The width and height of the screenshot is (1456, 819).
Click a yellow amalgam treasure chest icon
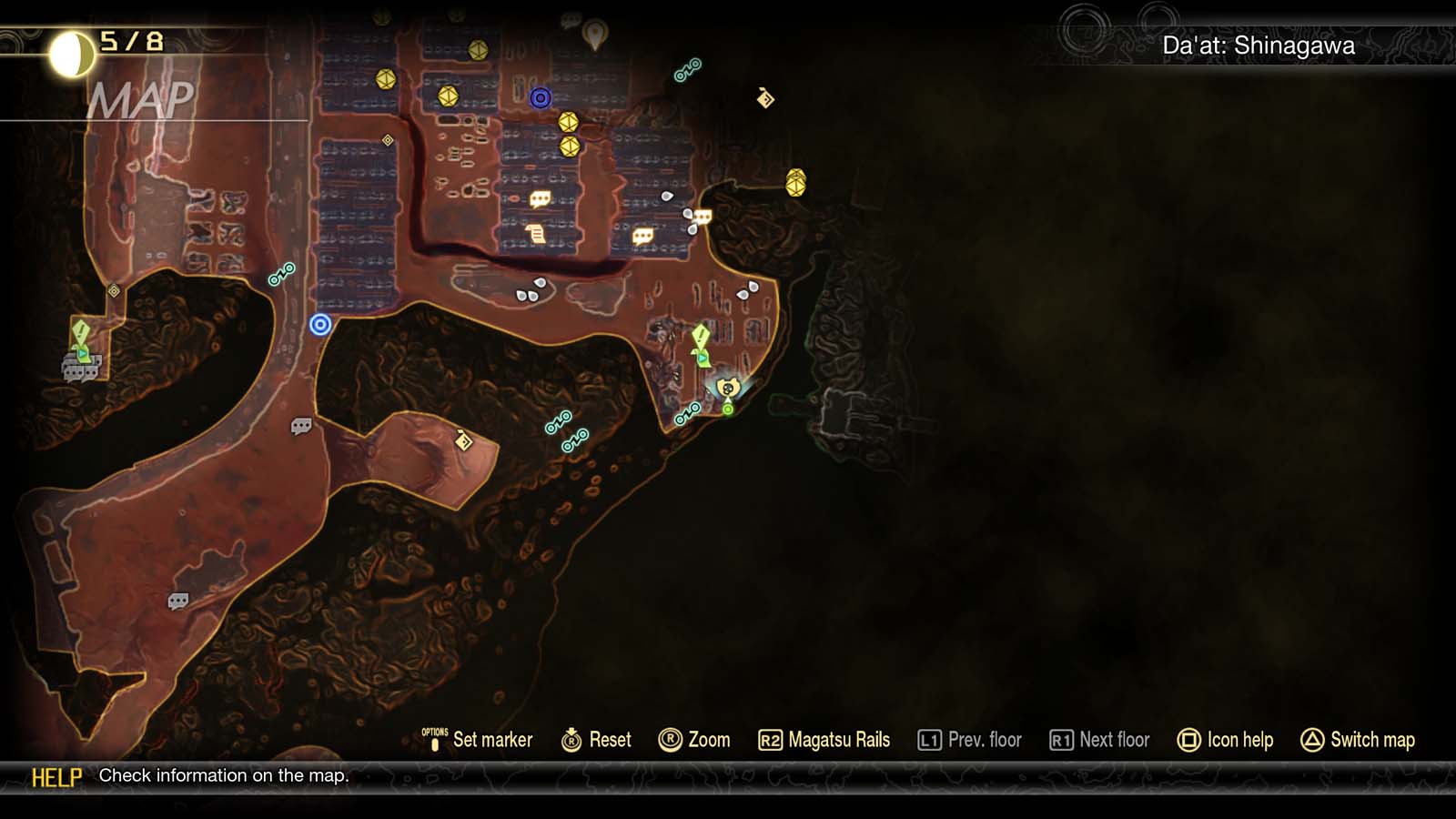[x=568, y=120]
